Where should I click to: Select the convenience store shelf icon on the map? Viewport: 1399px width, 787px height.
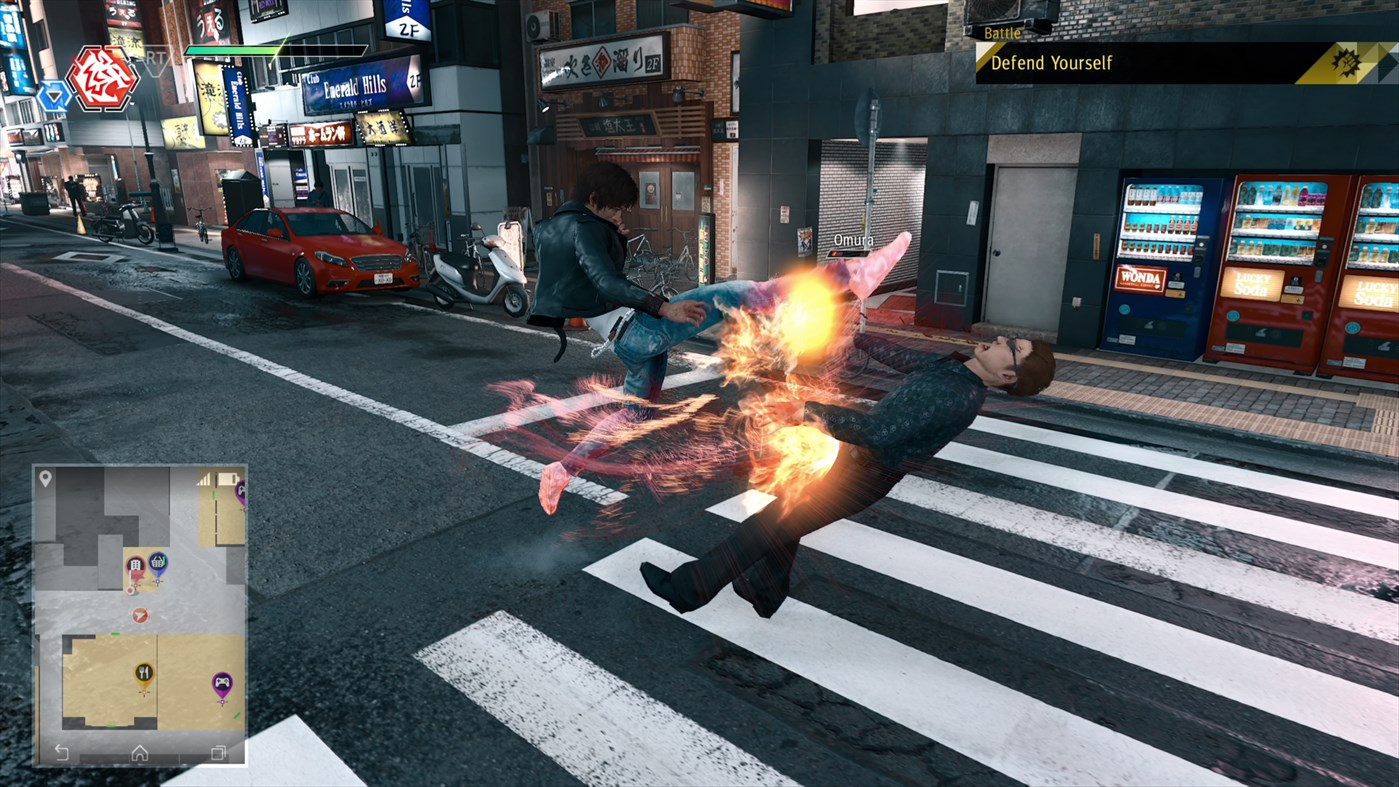point(135,565)
